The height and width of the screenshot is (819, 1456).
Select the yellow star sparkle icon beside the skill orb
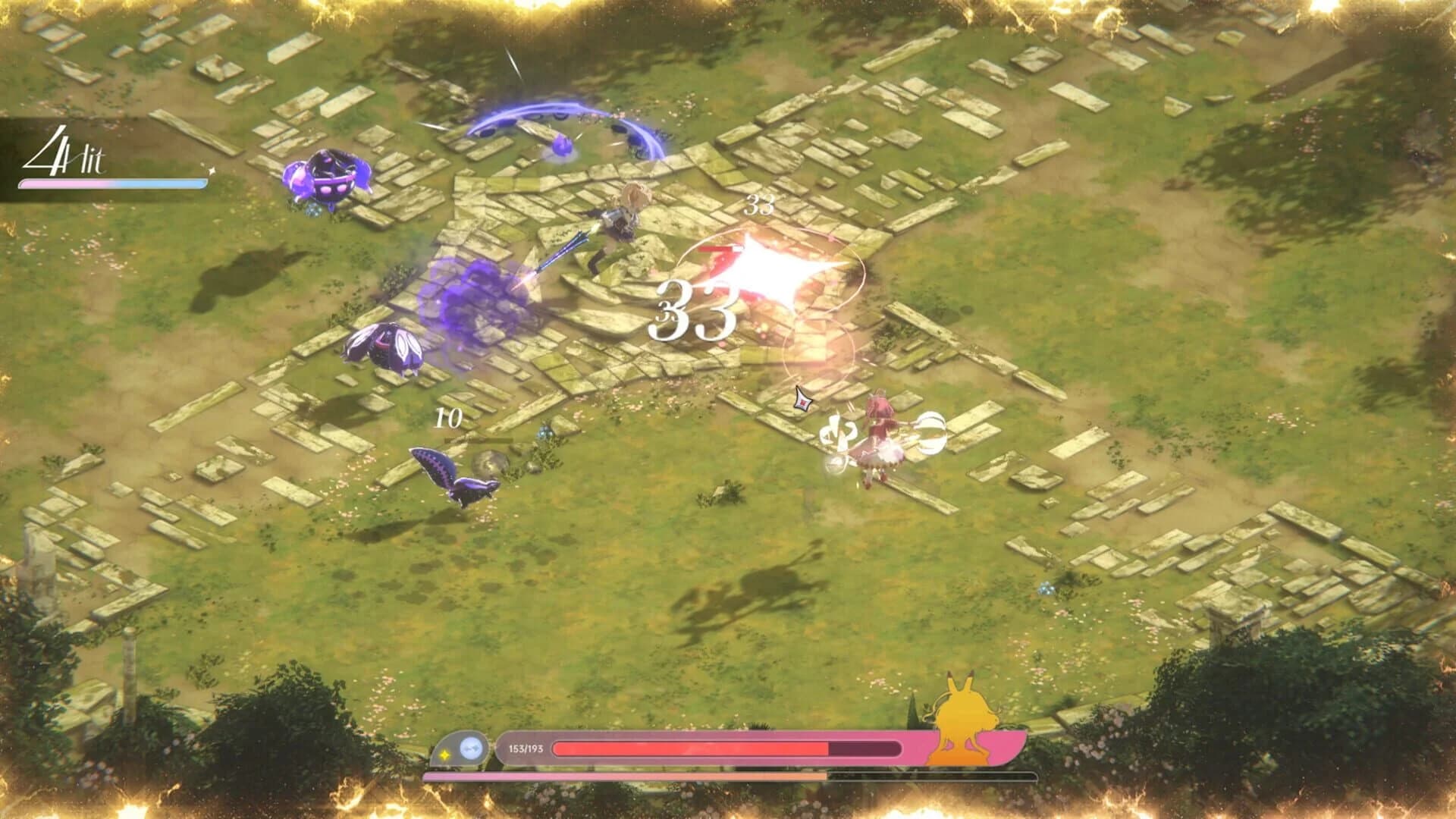(x=444, y=755)
